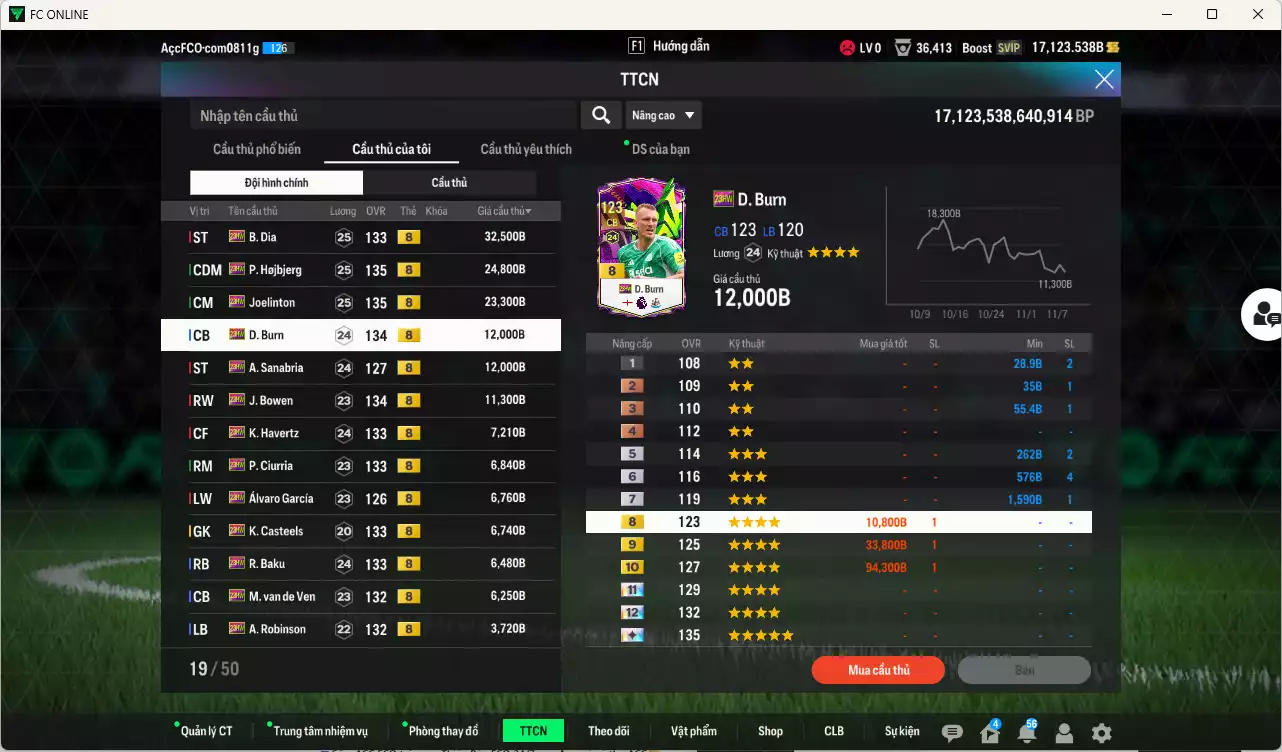Open the Shop section in bottom navigation
The image size is (1282, 752).
tap(770, 731)
